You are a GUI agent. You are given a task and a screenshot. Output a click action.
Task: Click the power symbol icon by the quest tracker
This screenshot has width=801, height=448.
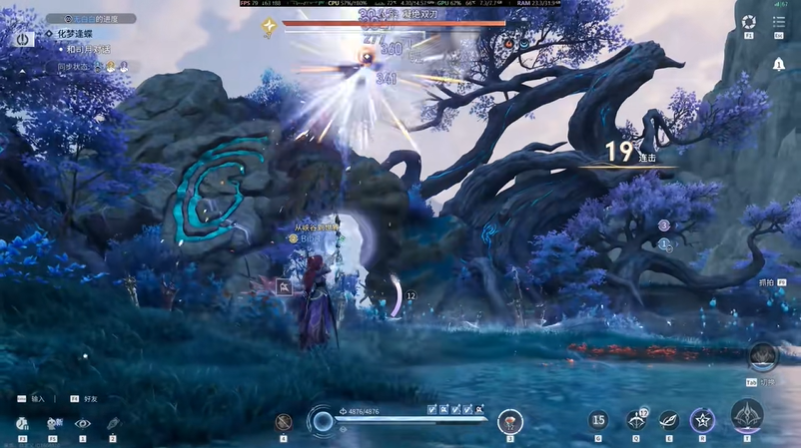pyautogui.click(x=23, y=39)
